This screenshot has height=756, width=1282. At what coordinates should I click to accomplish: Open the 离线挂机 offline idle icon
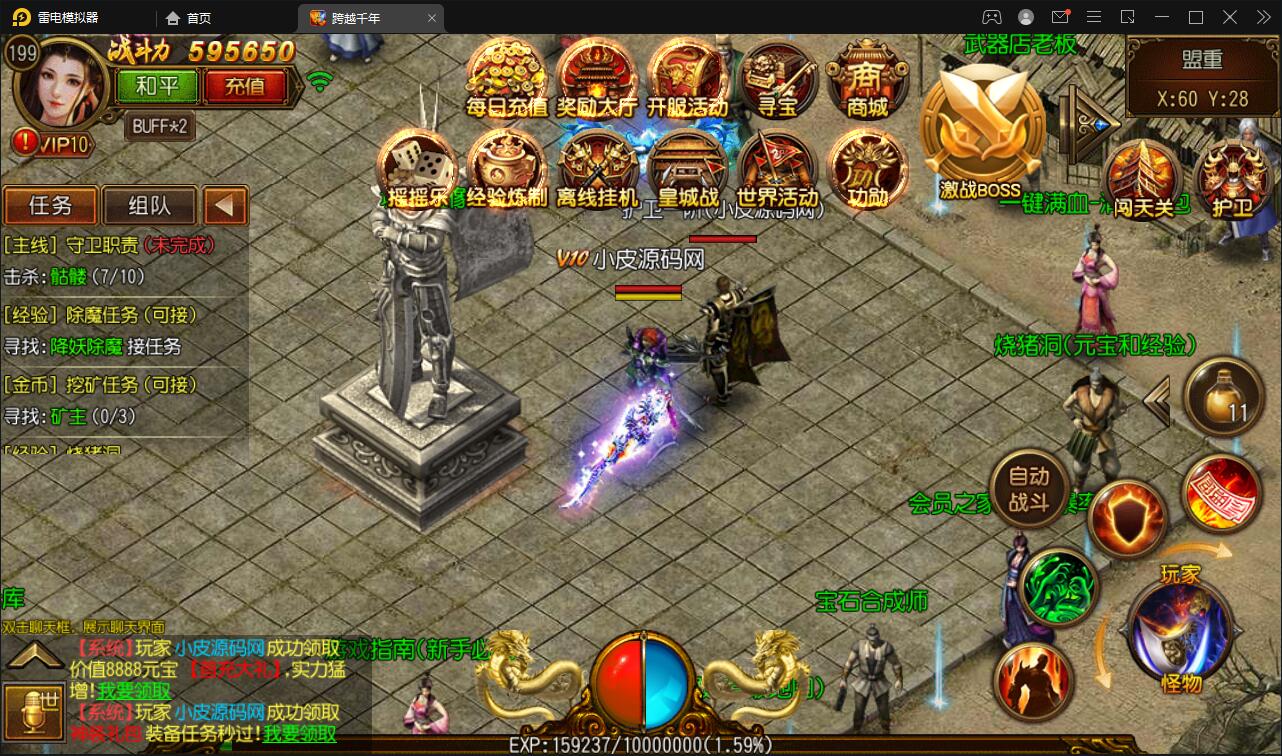tap(597, 167)
